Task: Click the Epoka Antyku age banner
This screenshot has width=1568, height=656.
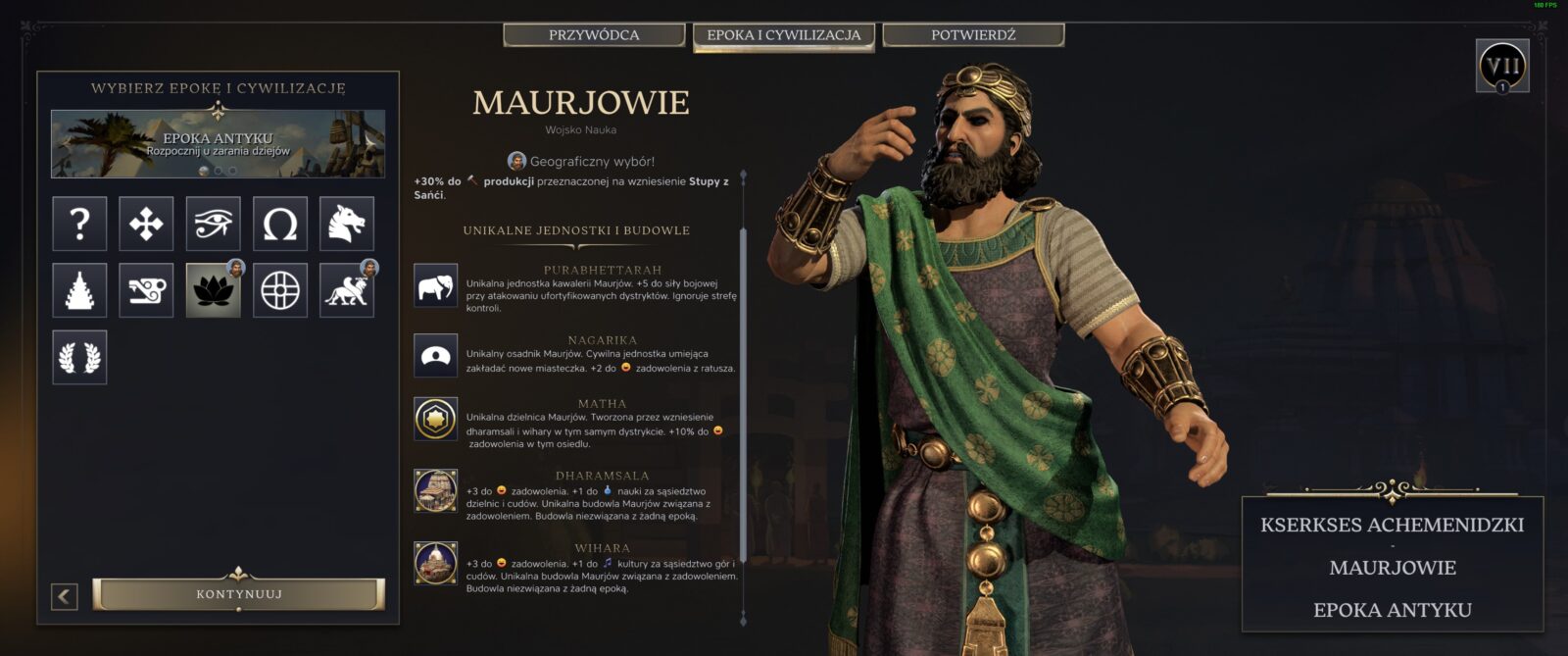Action: pyautogui.click(x=218, y=143)
